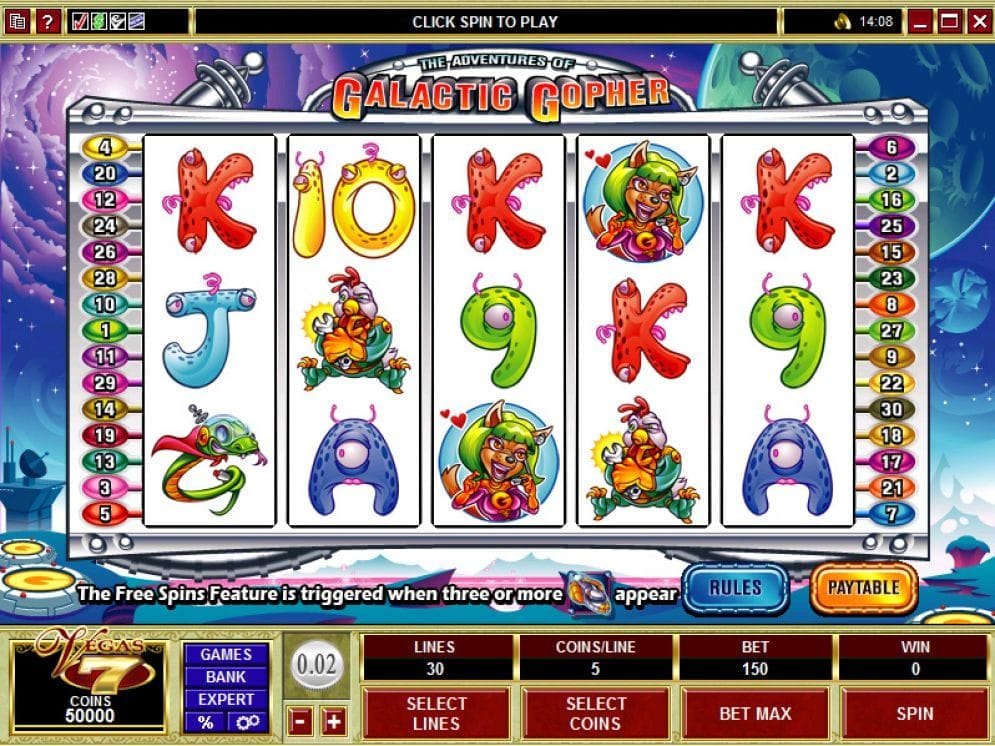Image resolution: width=995 pixels, height=746 pixels.
Task: Select payline number 7 marker
Action: [890, 514]
